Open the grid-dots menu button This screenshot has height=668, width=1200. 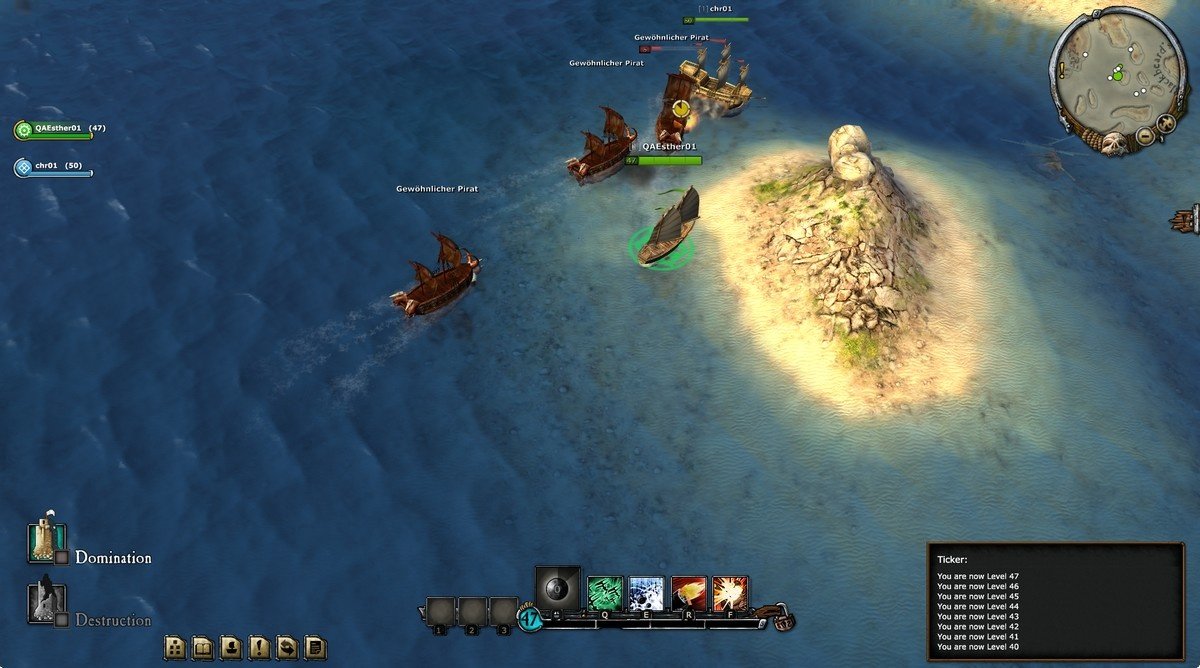coord(174,647)
